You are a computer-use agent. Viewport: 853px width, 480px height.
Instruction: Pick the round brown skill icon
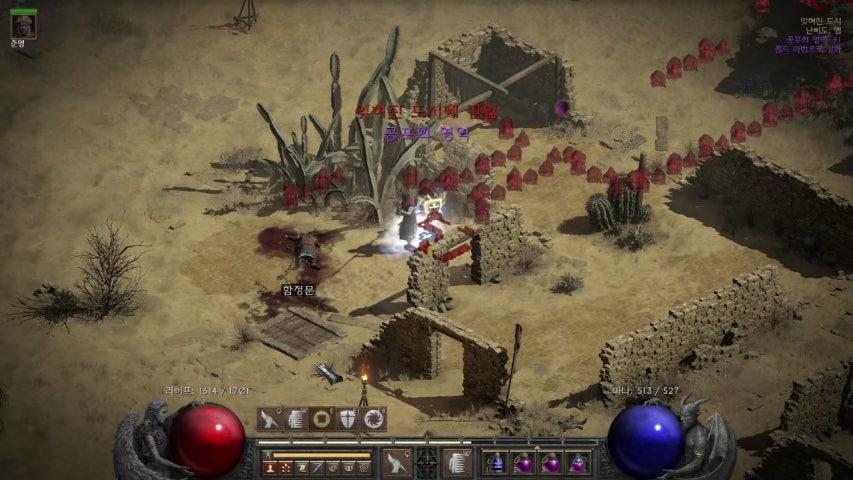coord(322,419)
